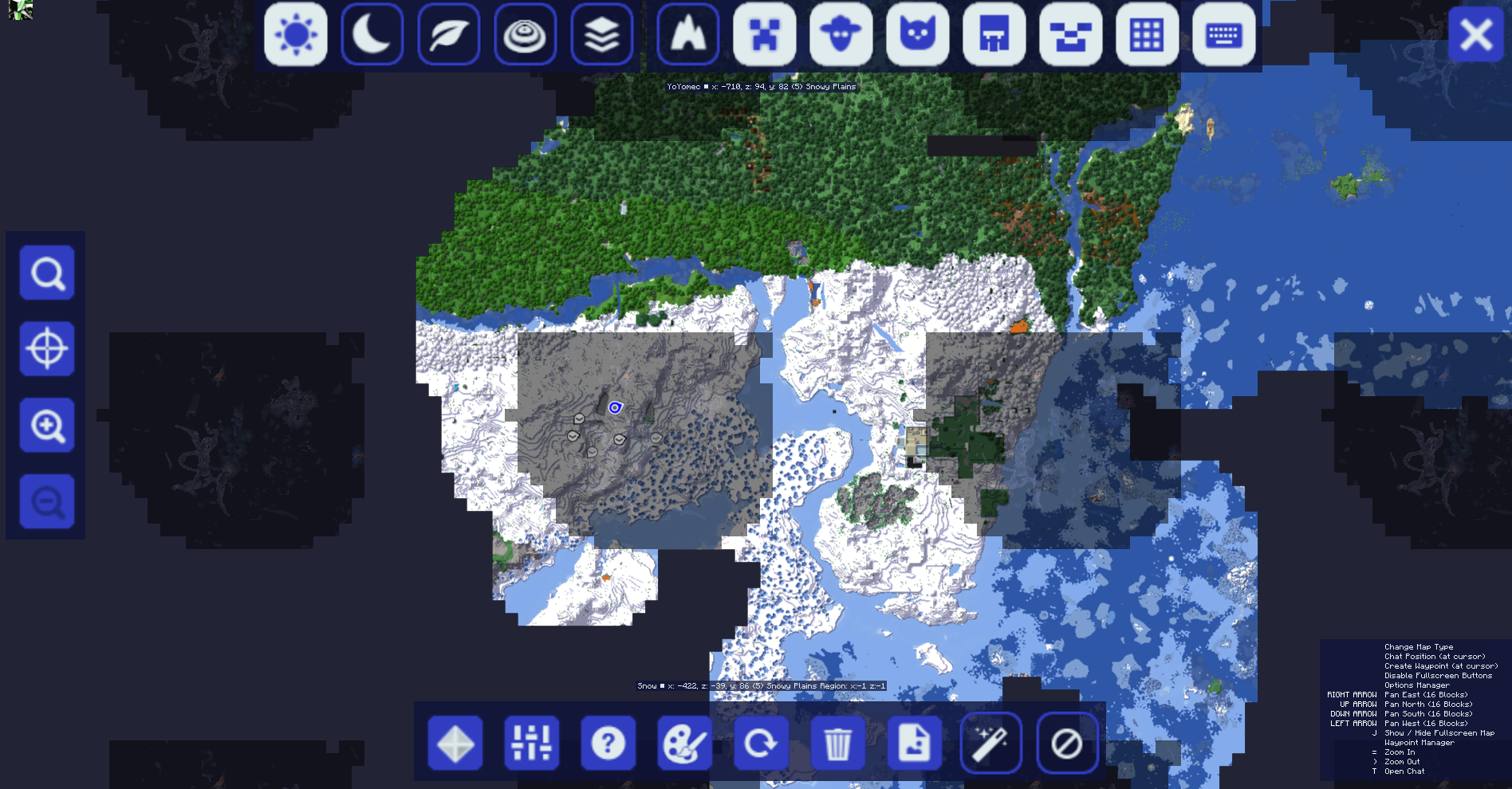The width and height of the screenshot is (1512, 789).
Task: Open the JourneyMap help screen
Action: tap(608, 743)
